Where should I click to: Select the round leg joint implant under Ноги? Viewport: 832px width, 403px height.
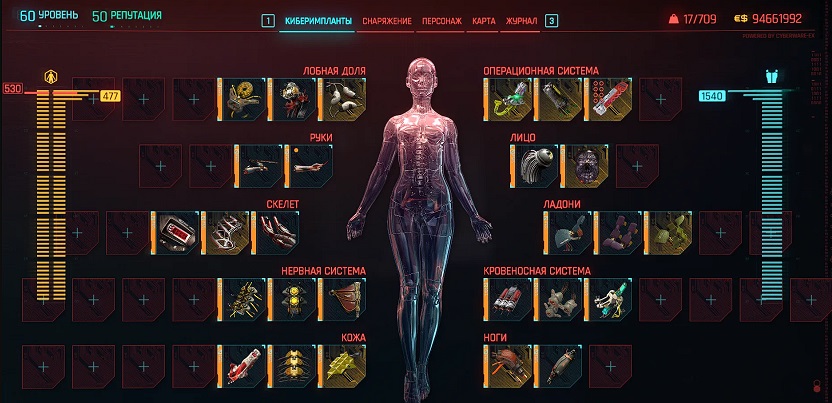pos(508,364)
